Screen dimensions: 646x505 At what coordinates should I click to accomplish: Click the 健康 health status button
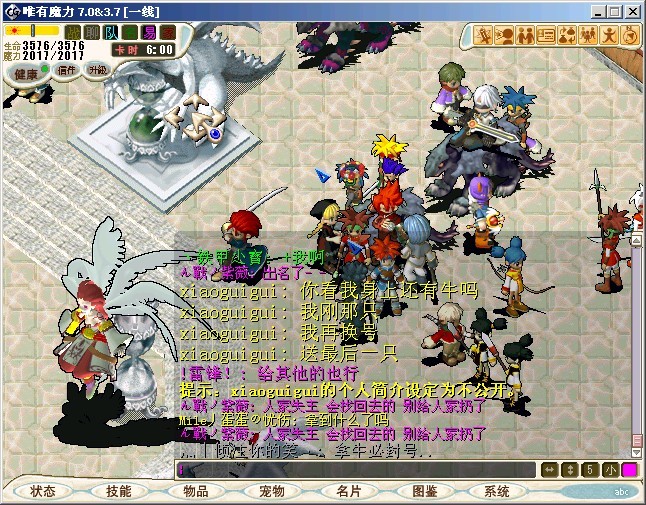27,74
